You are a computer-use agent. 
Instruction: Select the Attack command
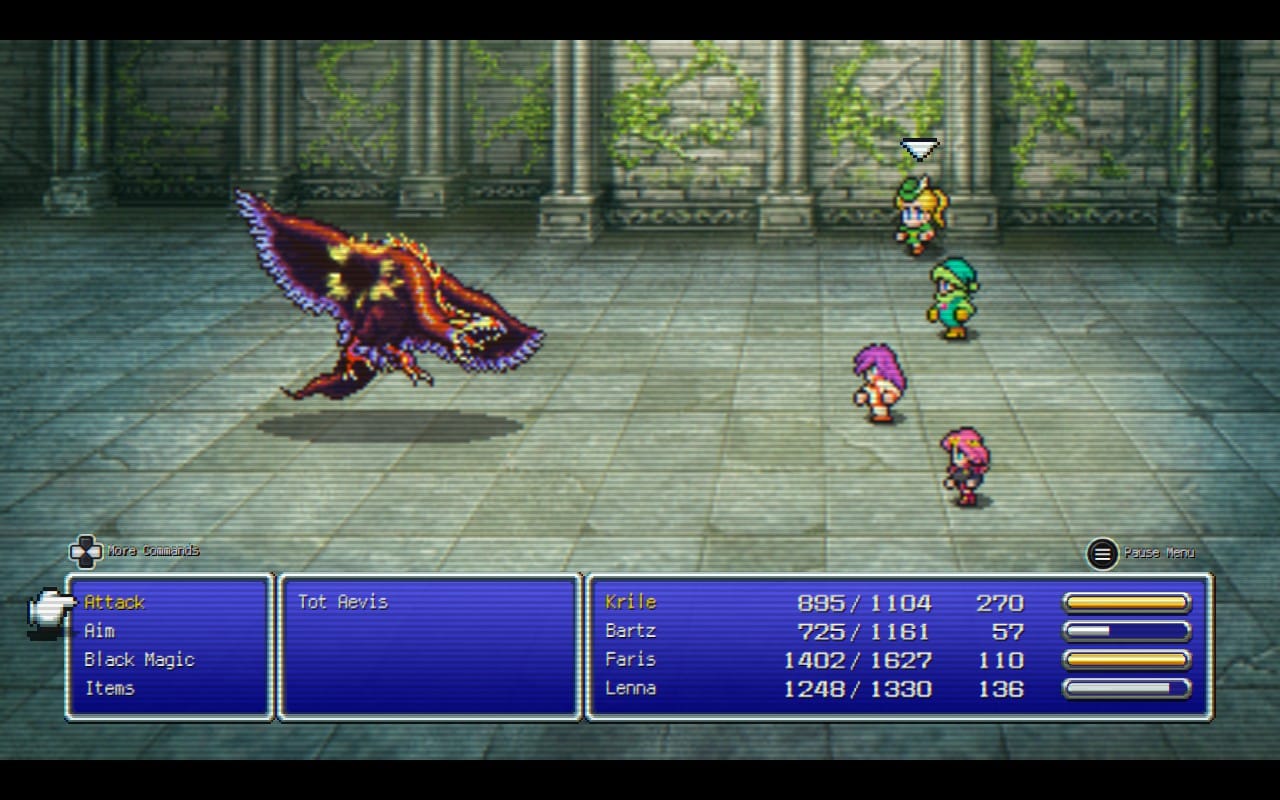point(115,602)
